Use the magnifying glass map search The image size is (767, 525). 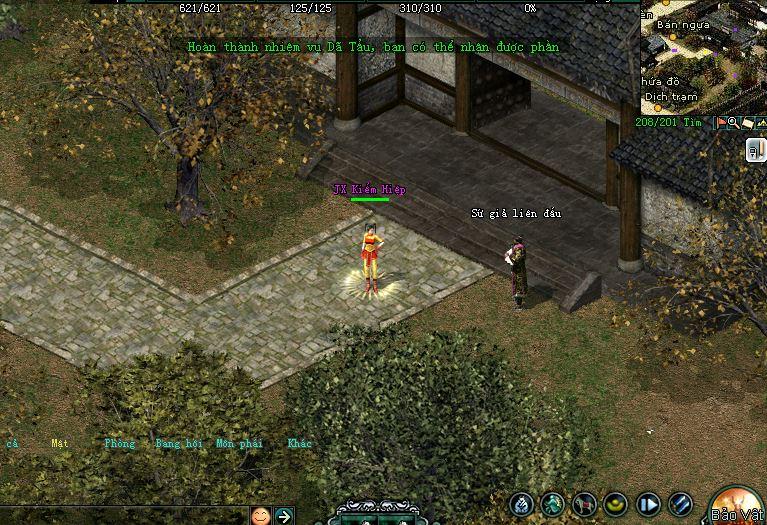(734, 123)
